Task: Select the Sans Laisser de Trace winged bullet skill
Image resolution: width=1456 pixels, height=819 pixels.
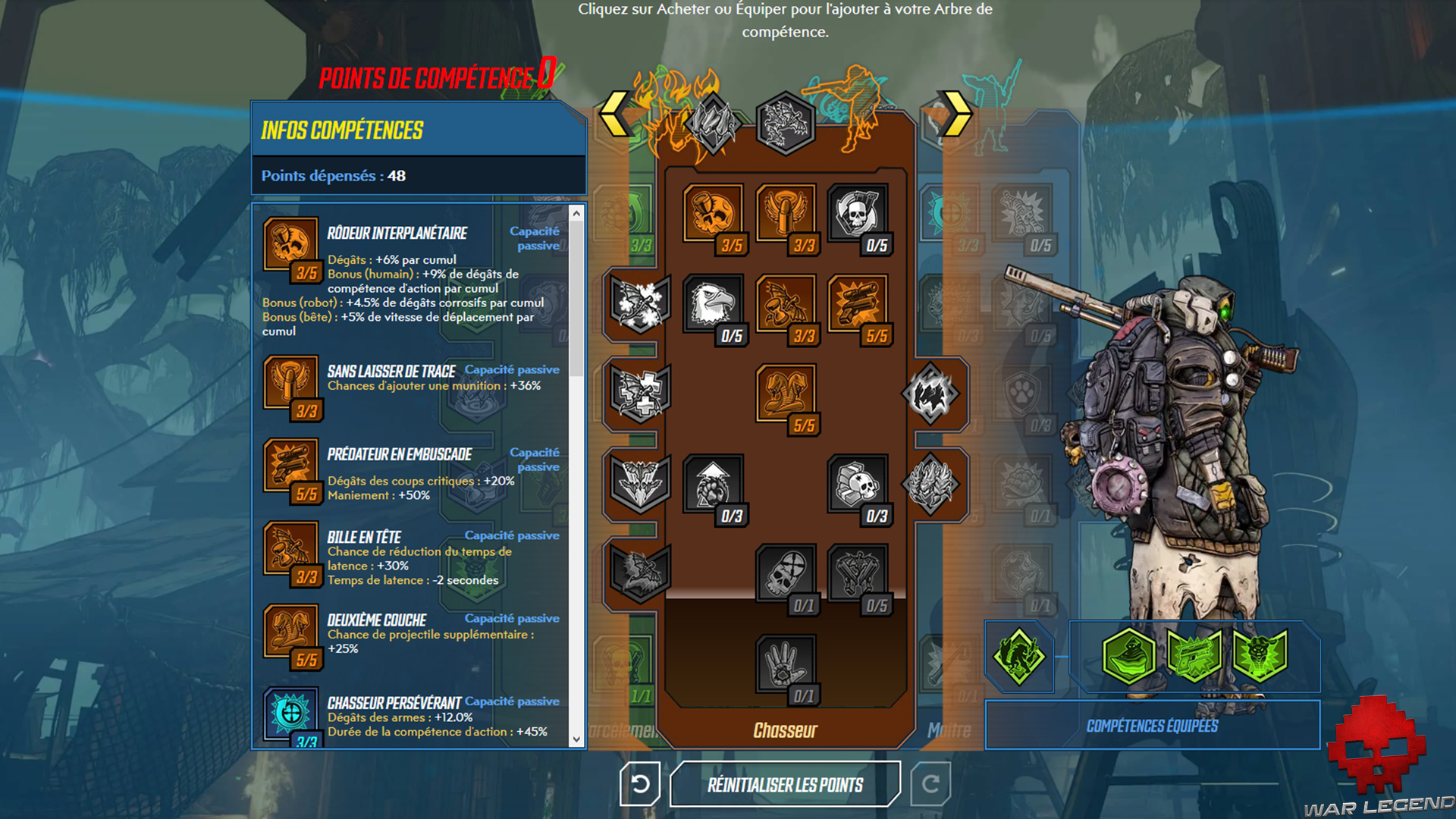Action: [785, 216]
